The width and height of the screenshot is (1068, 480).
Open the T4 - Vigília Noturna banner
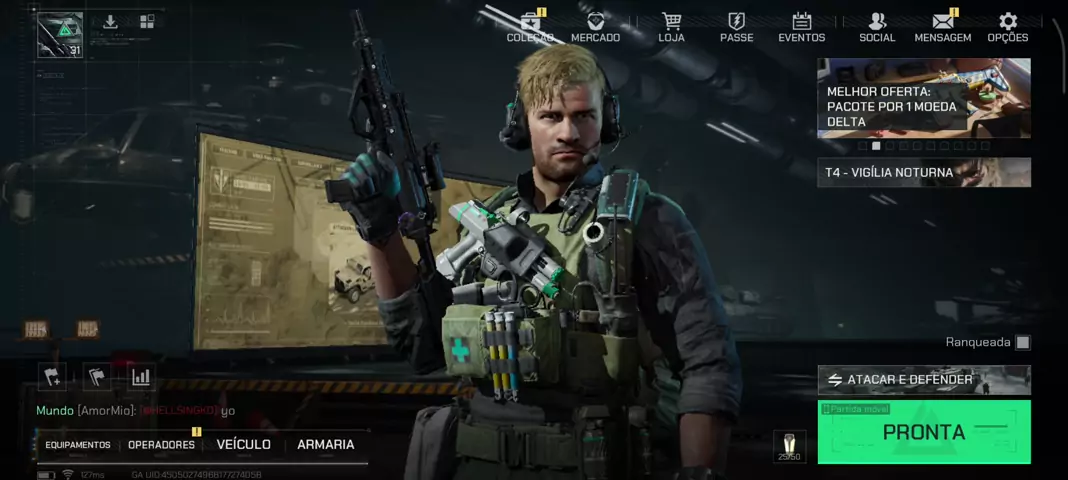[923, 172]
